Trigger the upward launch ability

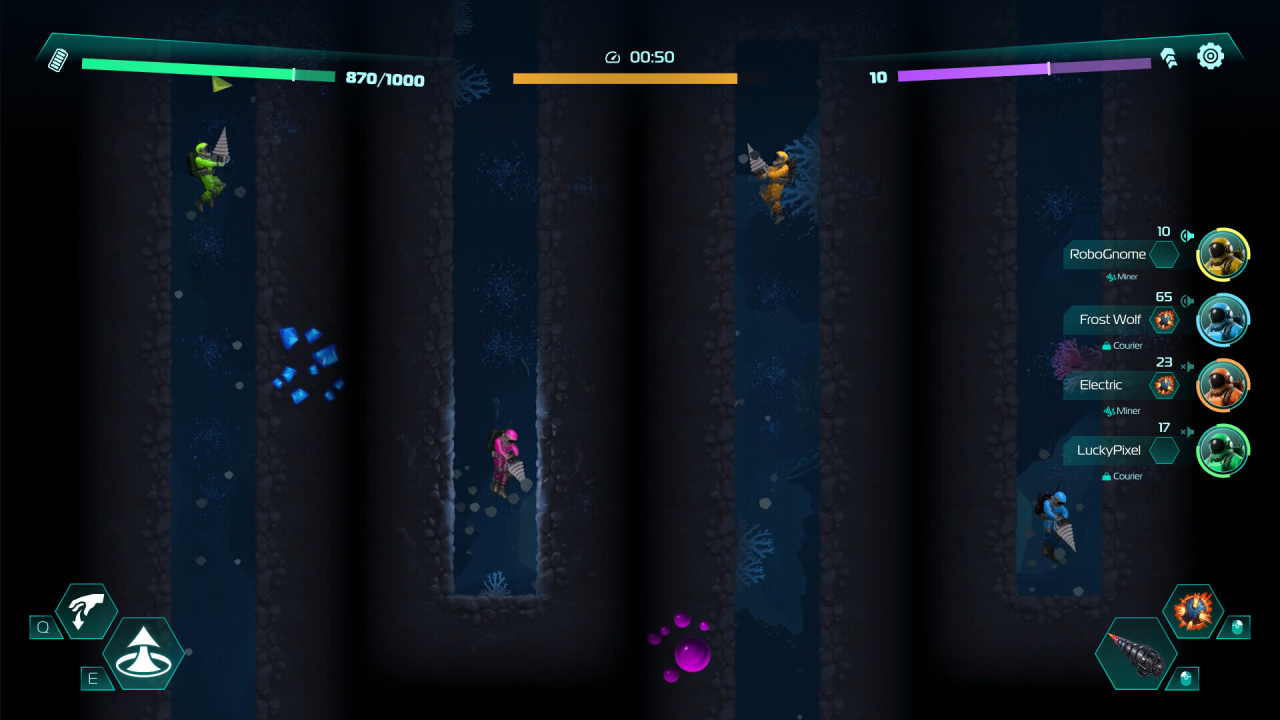coord(143,653)
